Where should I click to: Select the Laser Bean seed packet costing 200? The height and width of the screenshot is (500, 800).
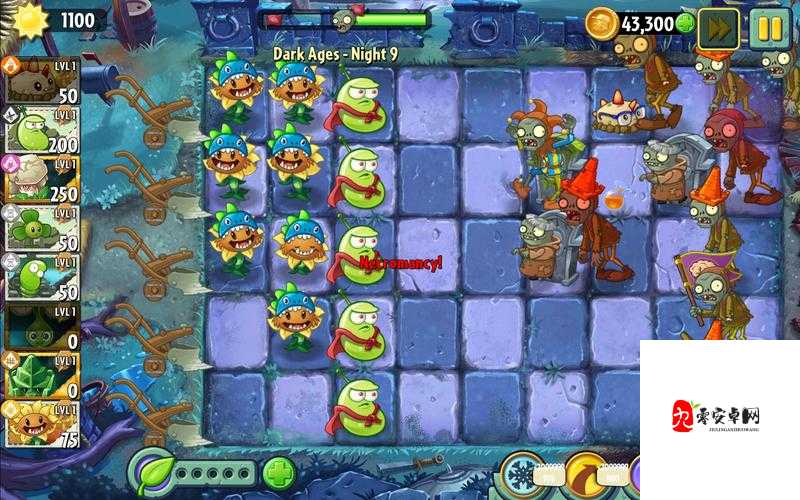point(43,130)
